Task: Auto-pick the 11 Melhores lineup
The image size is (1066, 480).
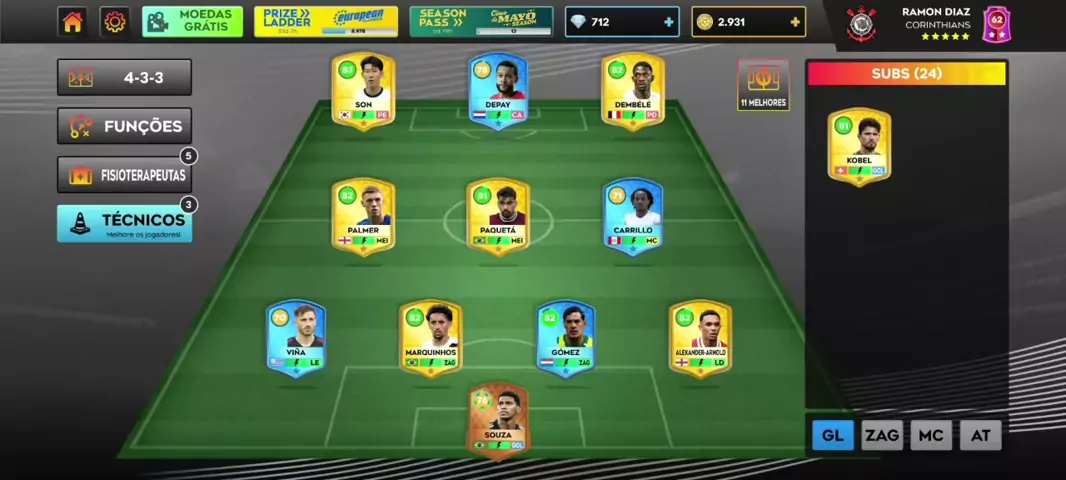Action: coord(763,85)
